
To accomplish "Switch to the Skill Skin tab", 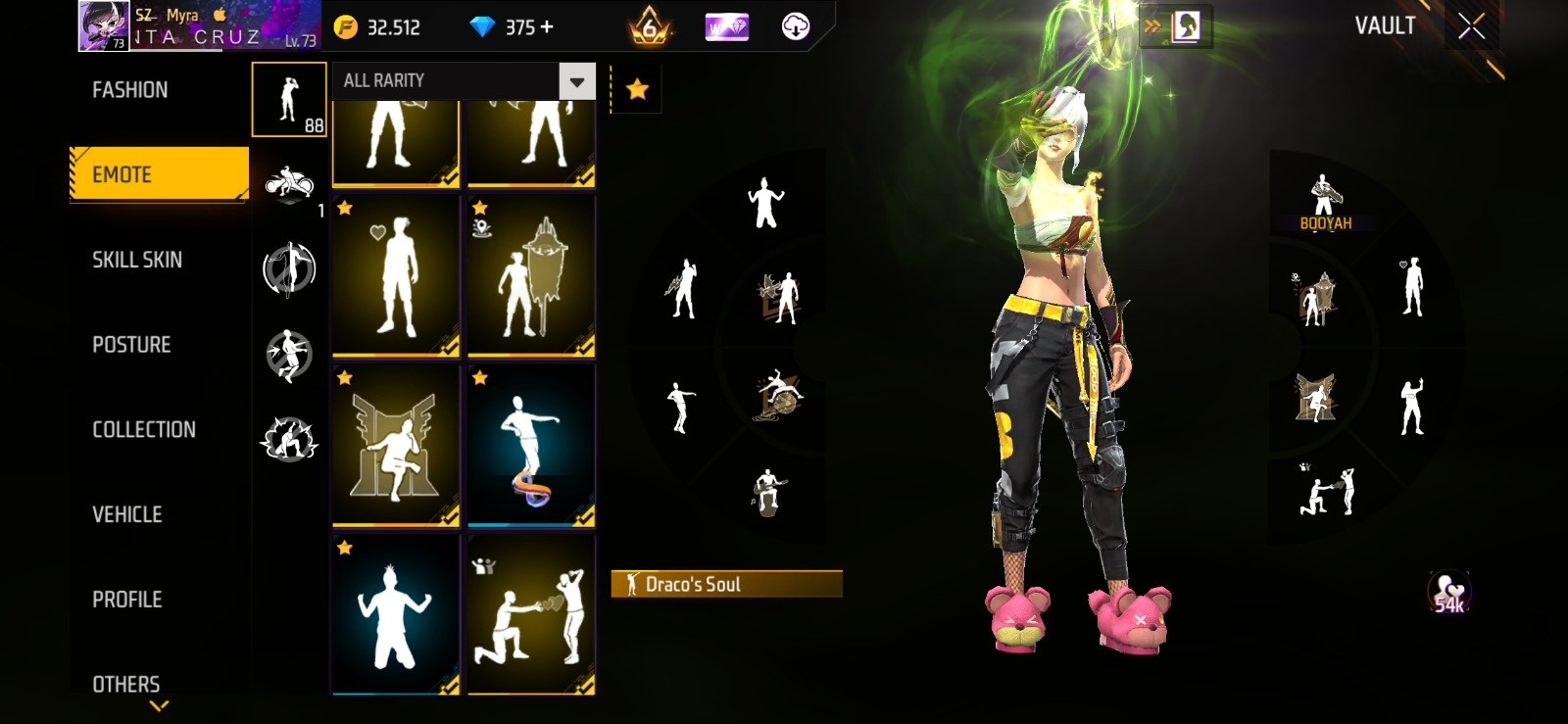I will point(137,260).
